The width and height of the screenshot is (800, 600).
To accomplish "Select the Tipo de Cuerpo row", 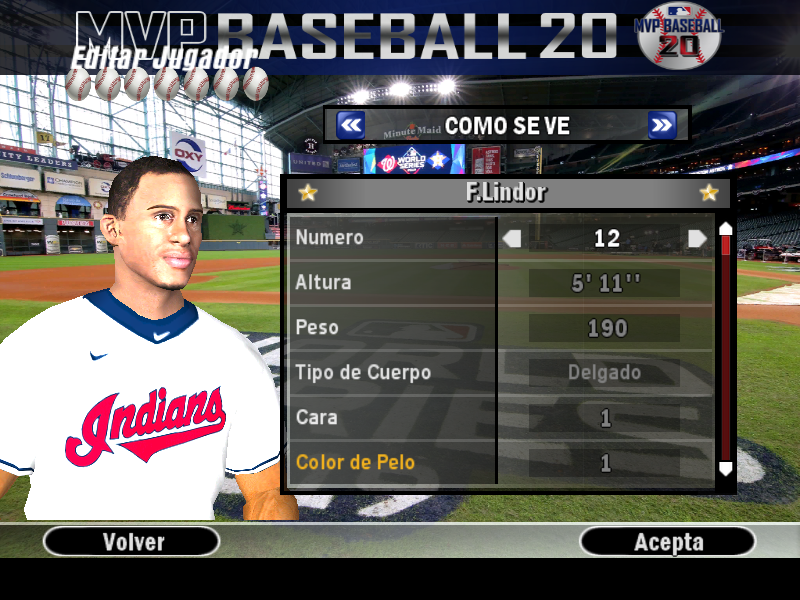I will (x=392, y=373).
